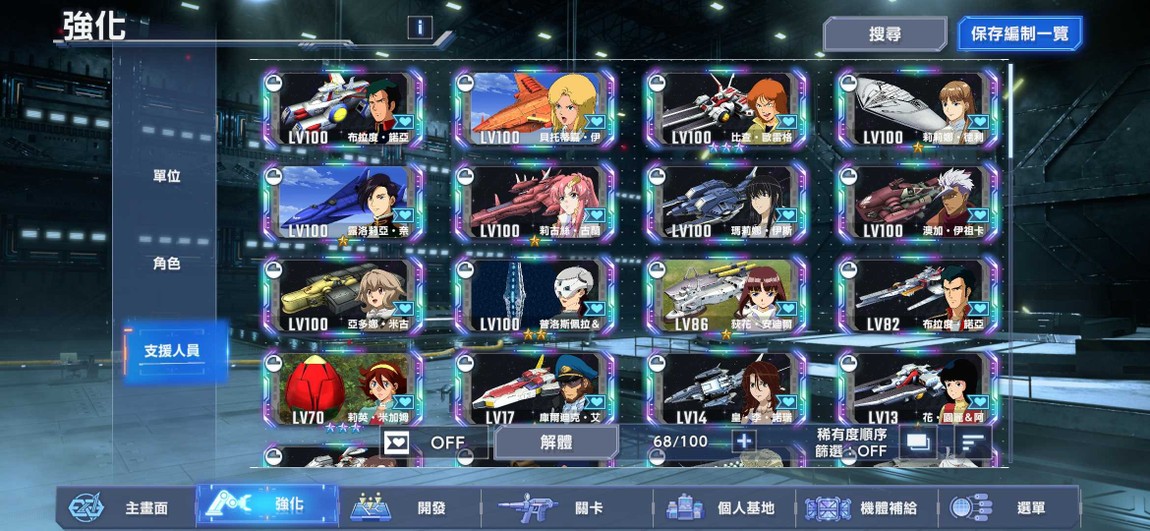Click the 解體 dismantle button

555,442
